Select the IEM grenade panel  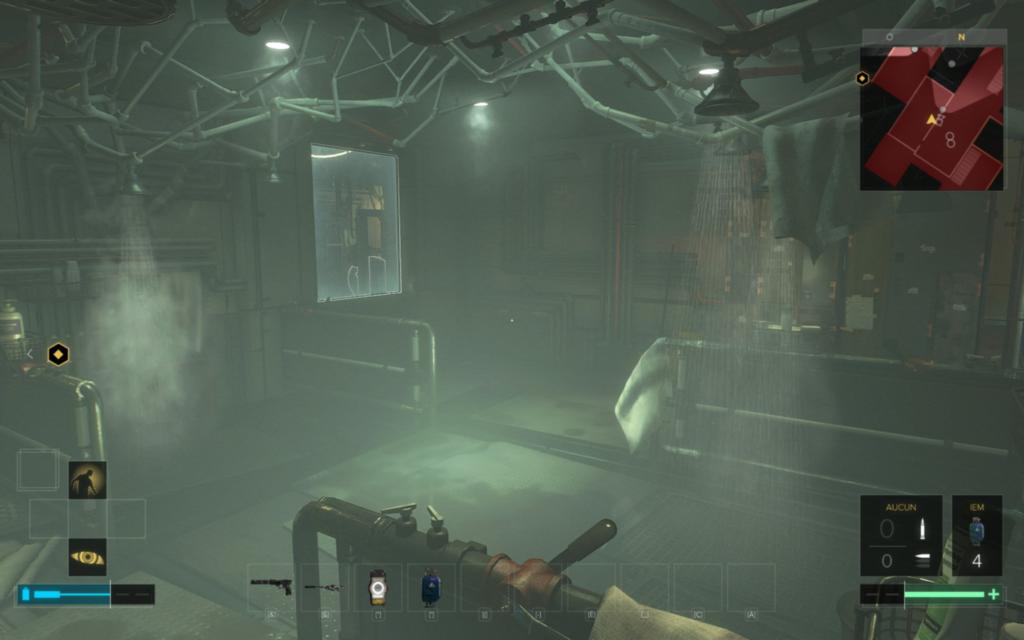point(976,535)
